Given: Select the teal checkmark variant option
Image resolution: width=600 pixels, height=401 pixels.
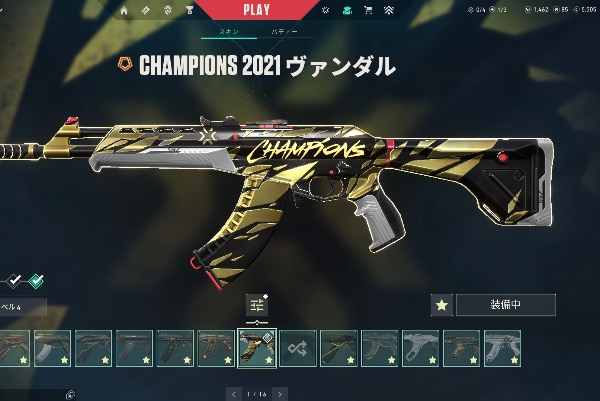Looking at the screenshot, I should 36,280.
